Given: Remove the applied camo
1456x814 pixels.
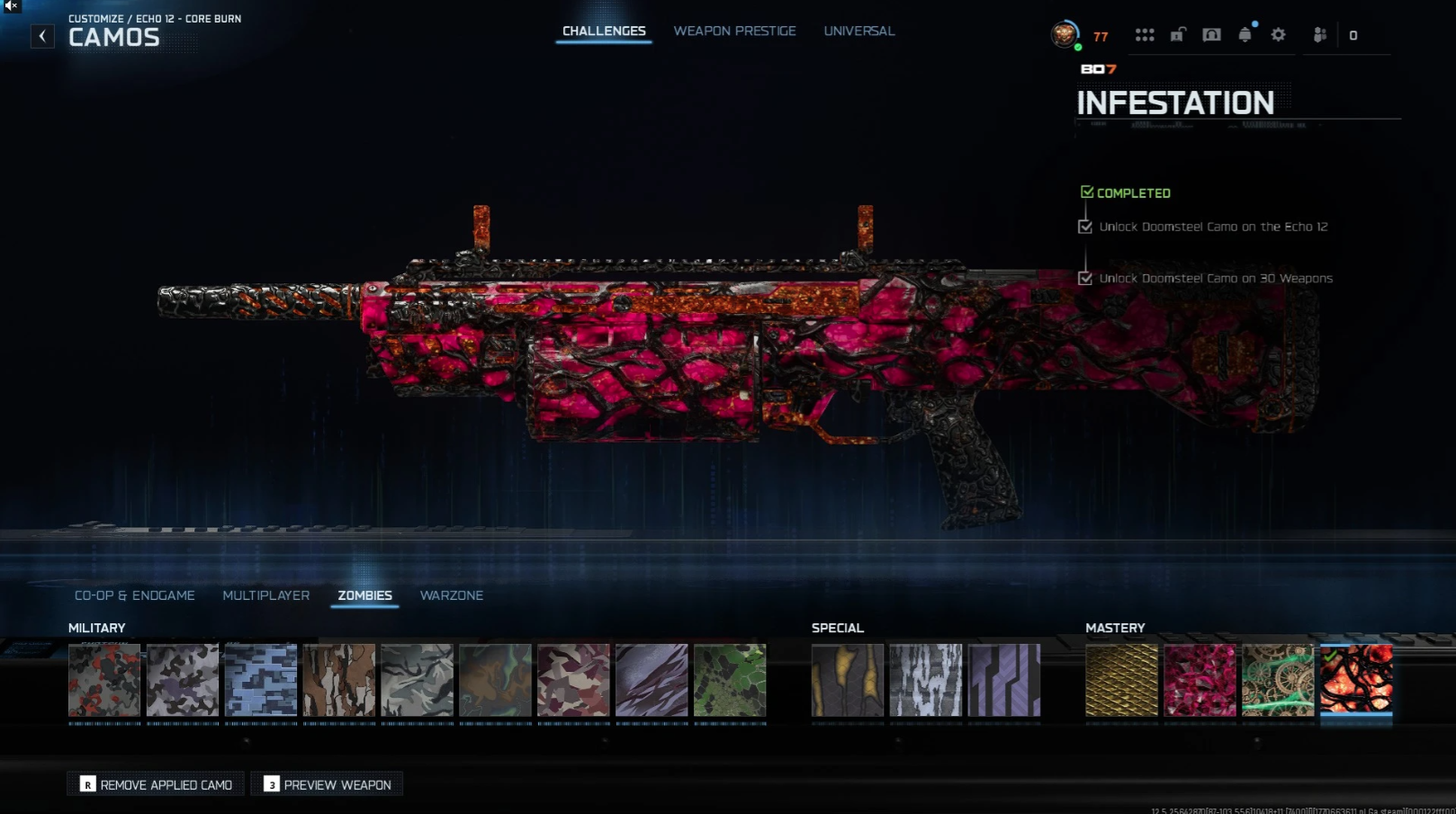Looking at the screenshot, I should click(x=156, y=784).
